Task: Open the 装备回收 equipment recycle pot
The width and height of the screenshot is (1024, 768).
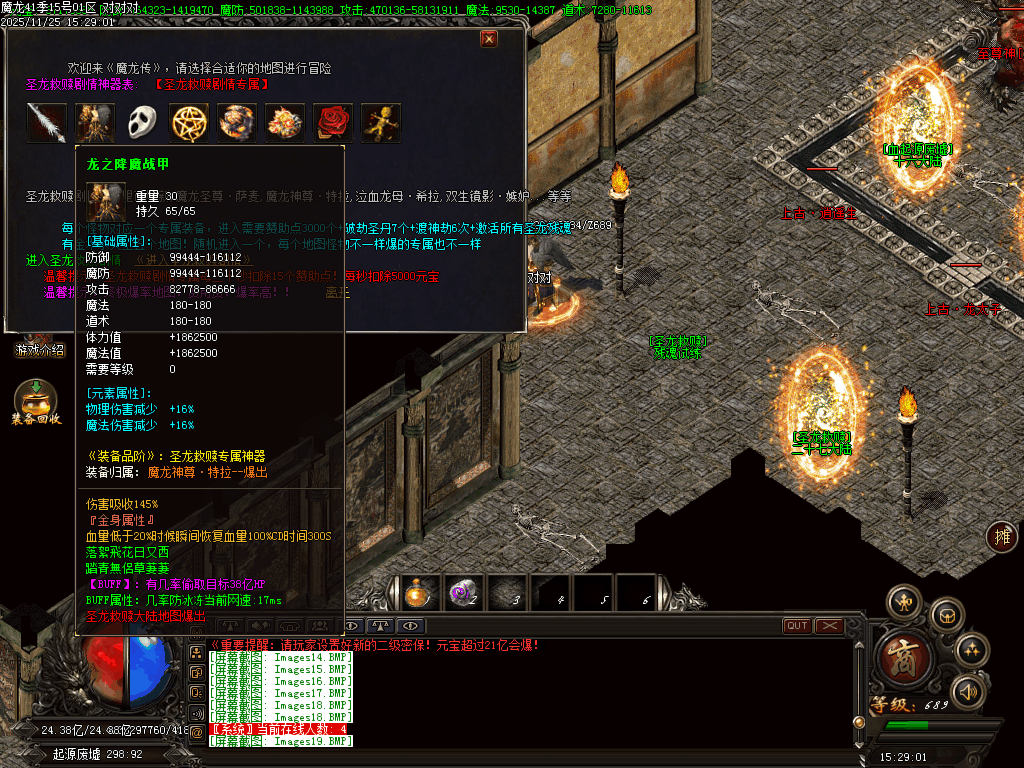Action: pos(36,402)
